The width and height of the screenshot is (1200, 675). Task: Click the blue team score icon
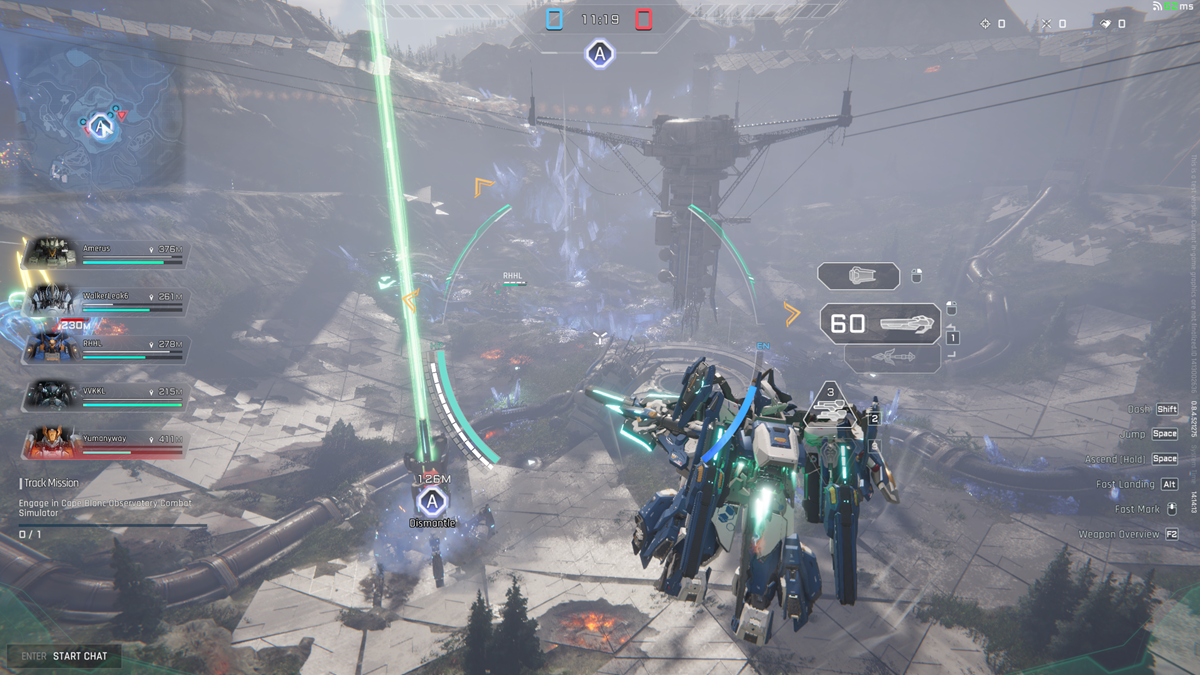[555, 19]
